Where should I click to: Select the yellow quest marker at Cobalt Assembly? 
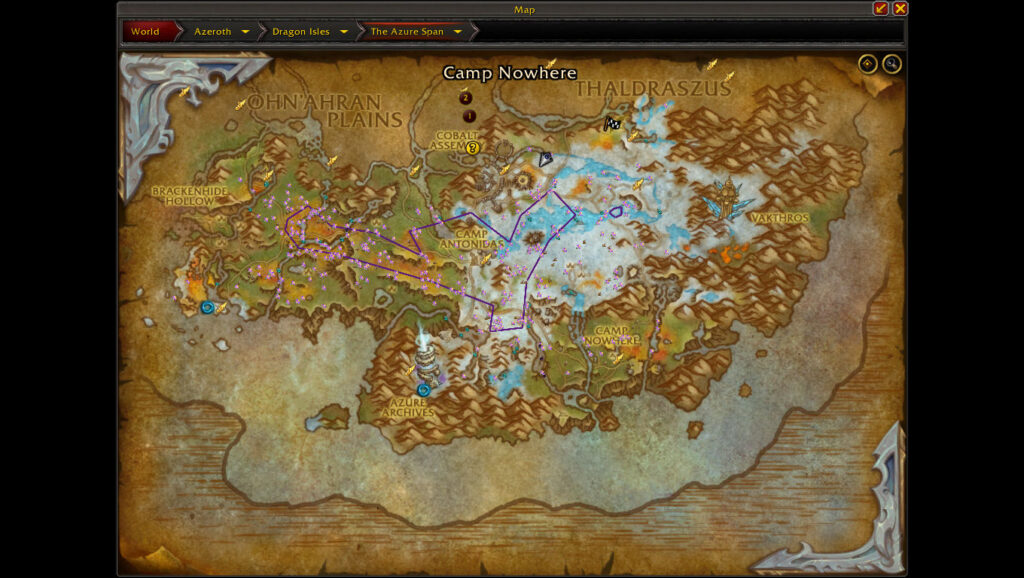tap(473, 148)
